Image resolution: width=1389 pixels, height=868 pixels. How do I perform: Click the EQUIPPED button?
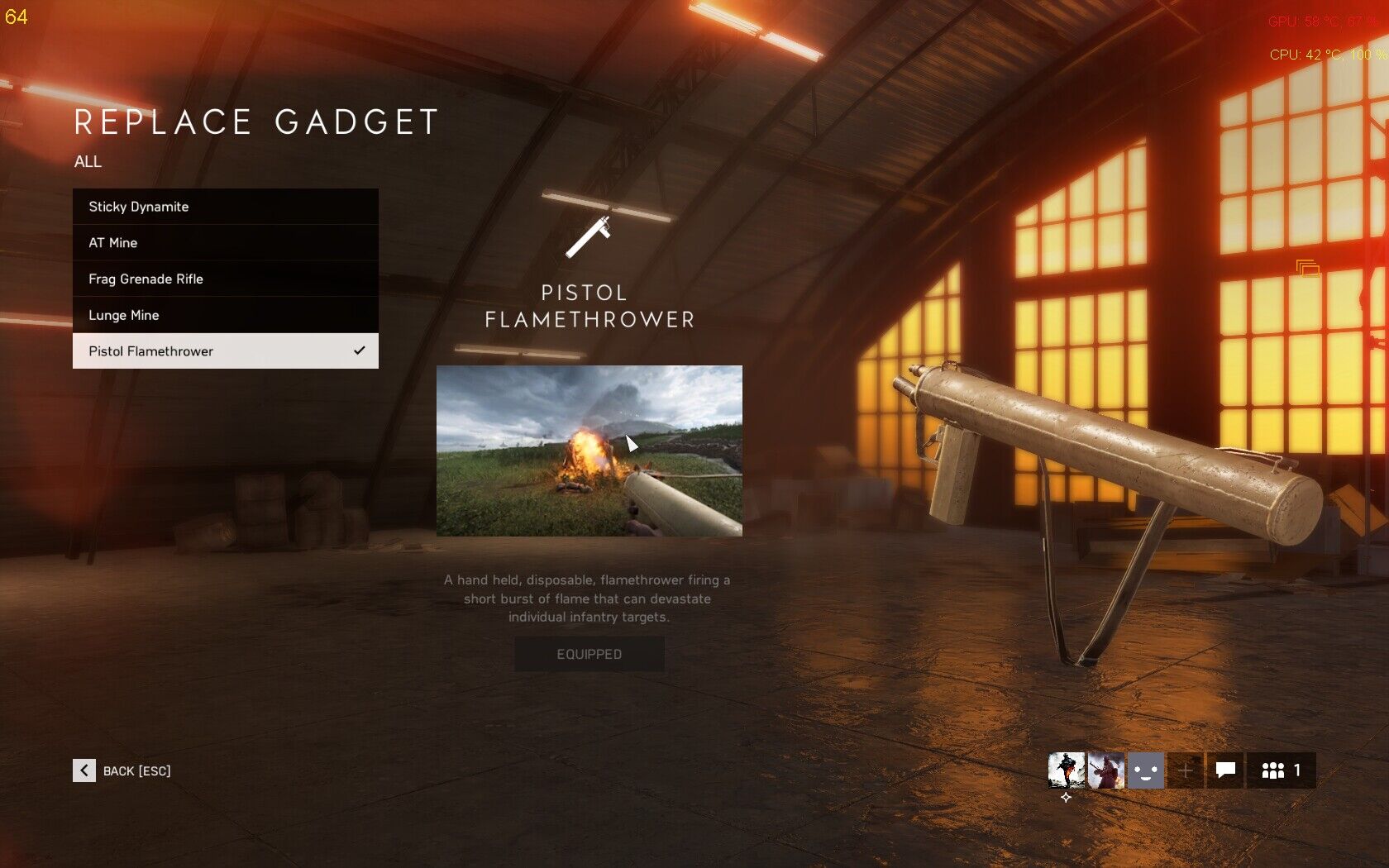(589, 654)
